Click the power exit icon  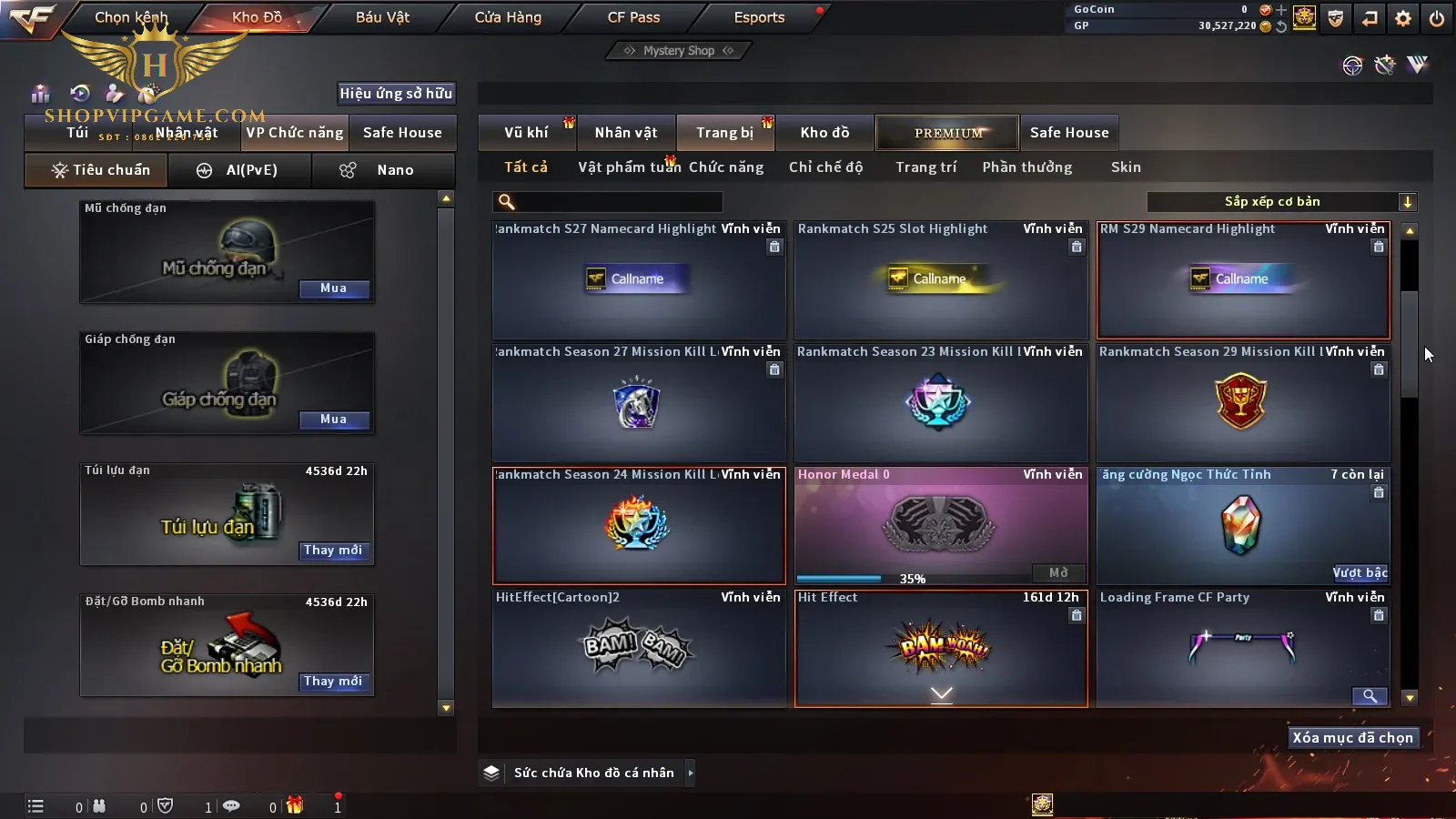(1436, 18)
